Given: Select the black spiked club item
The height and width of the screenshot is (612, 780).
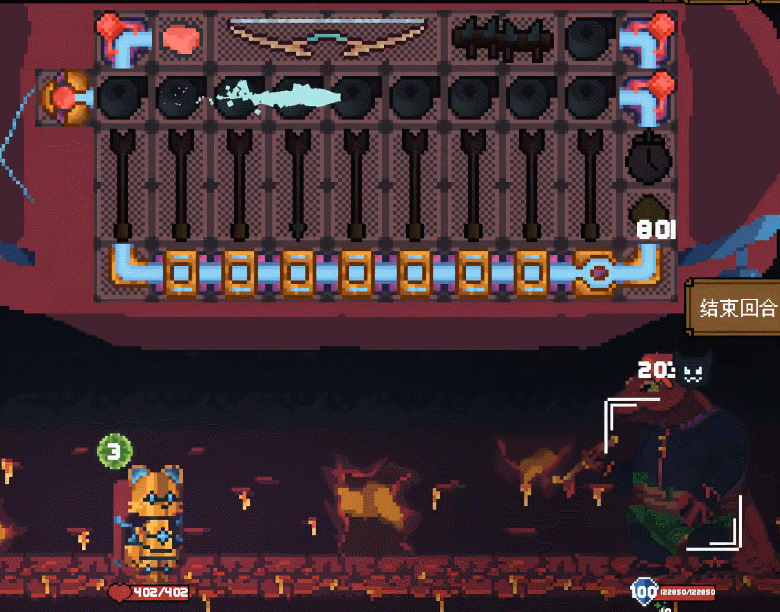Looking at the screenshot, I should coord(502,38).
